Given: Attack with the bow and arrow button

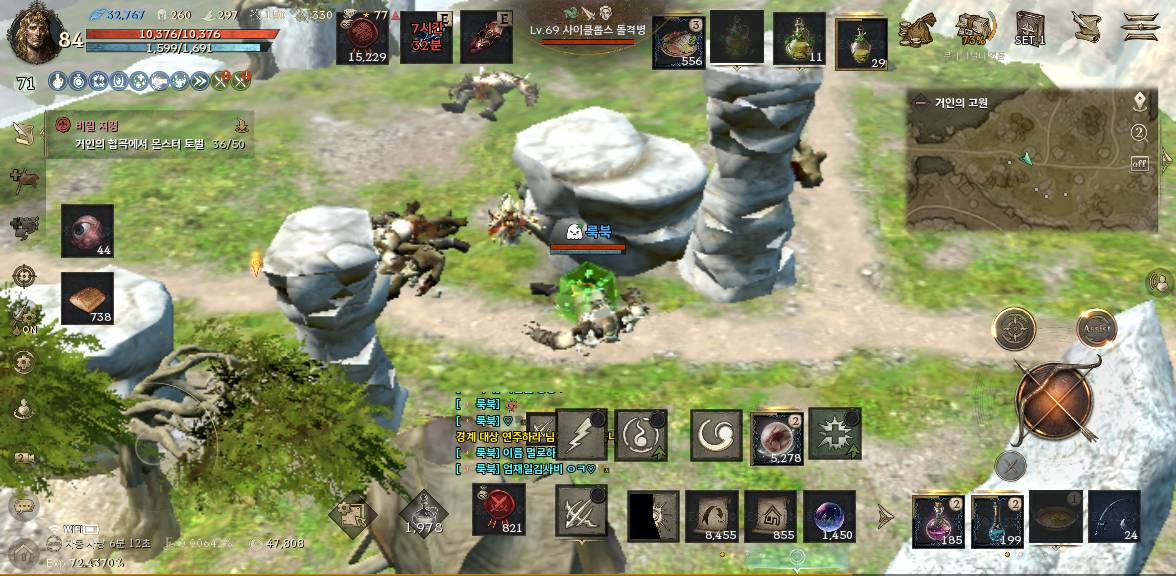Looking at the screenshot, I should 1054,401.
